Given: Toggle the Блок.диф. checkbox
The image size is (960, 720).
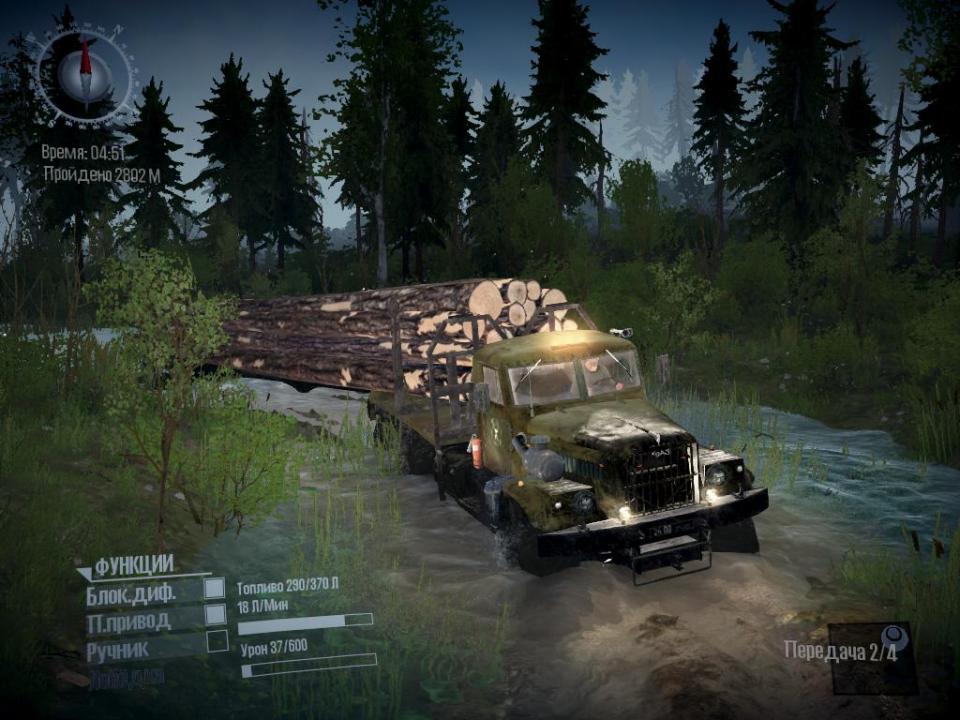Looking at the screenshot, I should [x=214, y=589].
